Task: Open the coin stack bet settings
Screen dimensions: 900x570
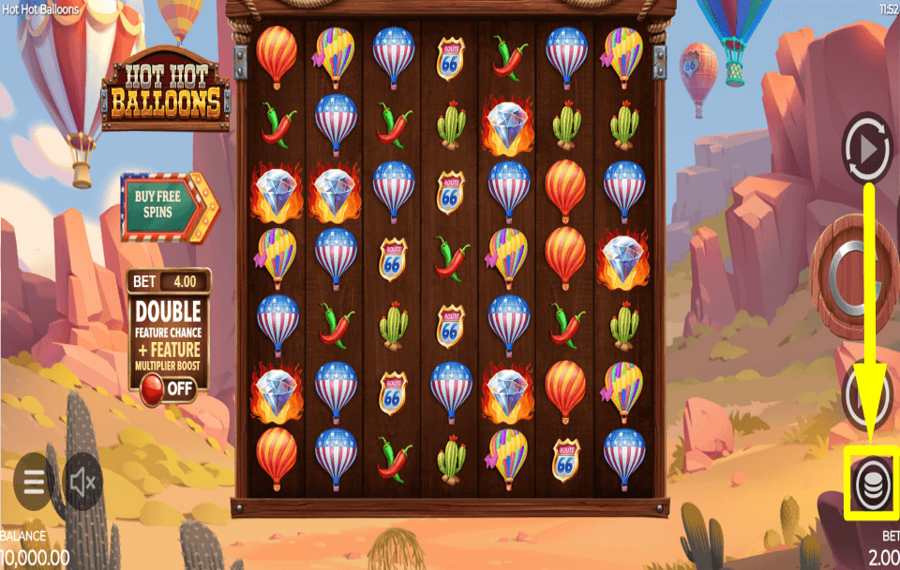Action: coord(869,484)
